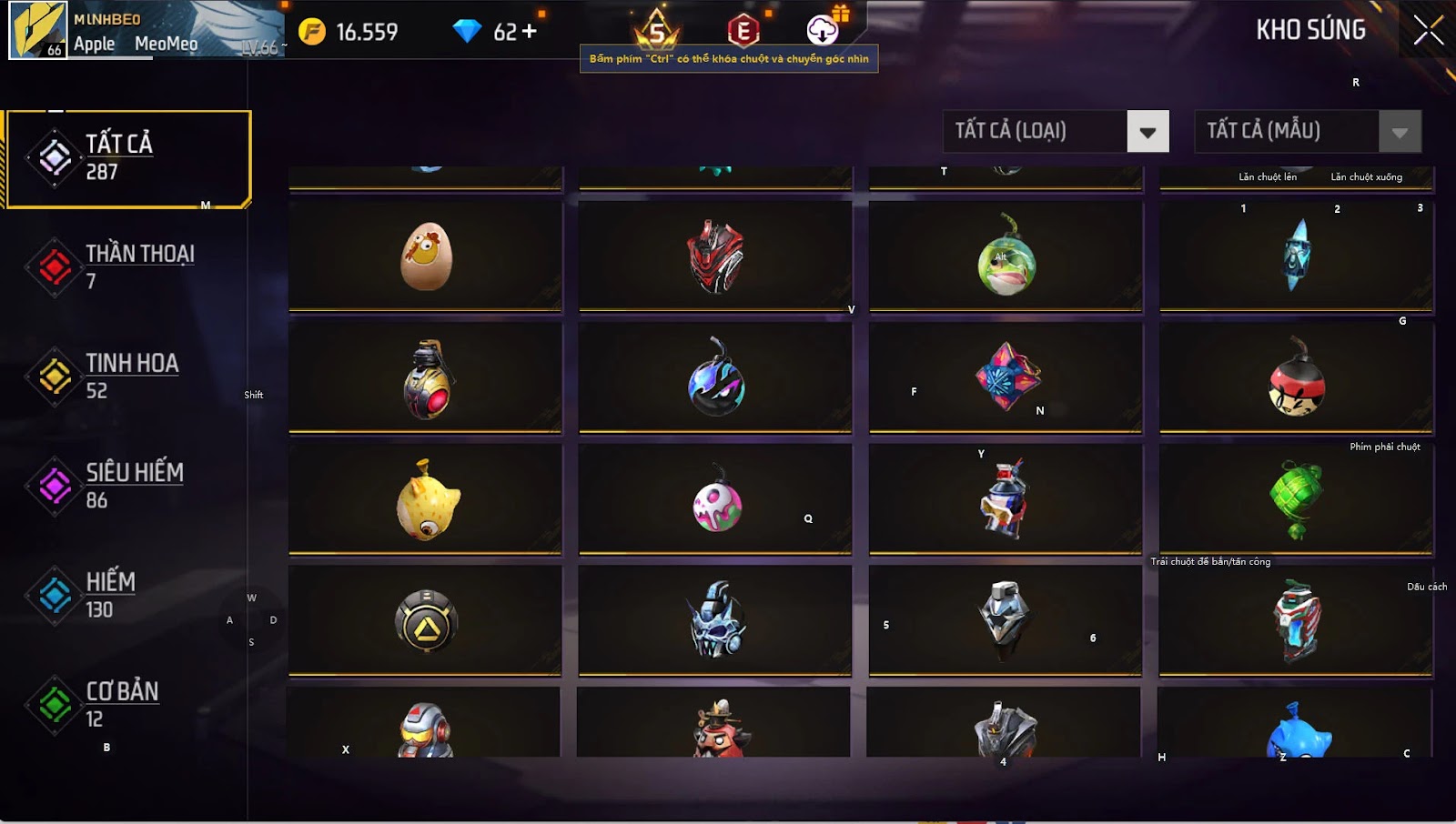Open the Thần Thoại rarity tab
This screenshot has width=1456, height=824.
[127, 266]
